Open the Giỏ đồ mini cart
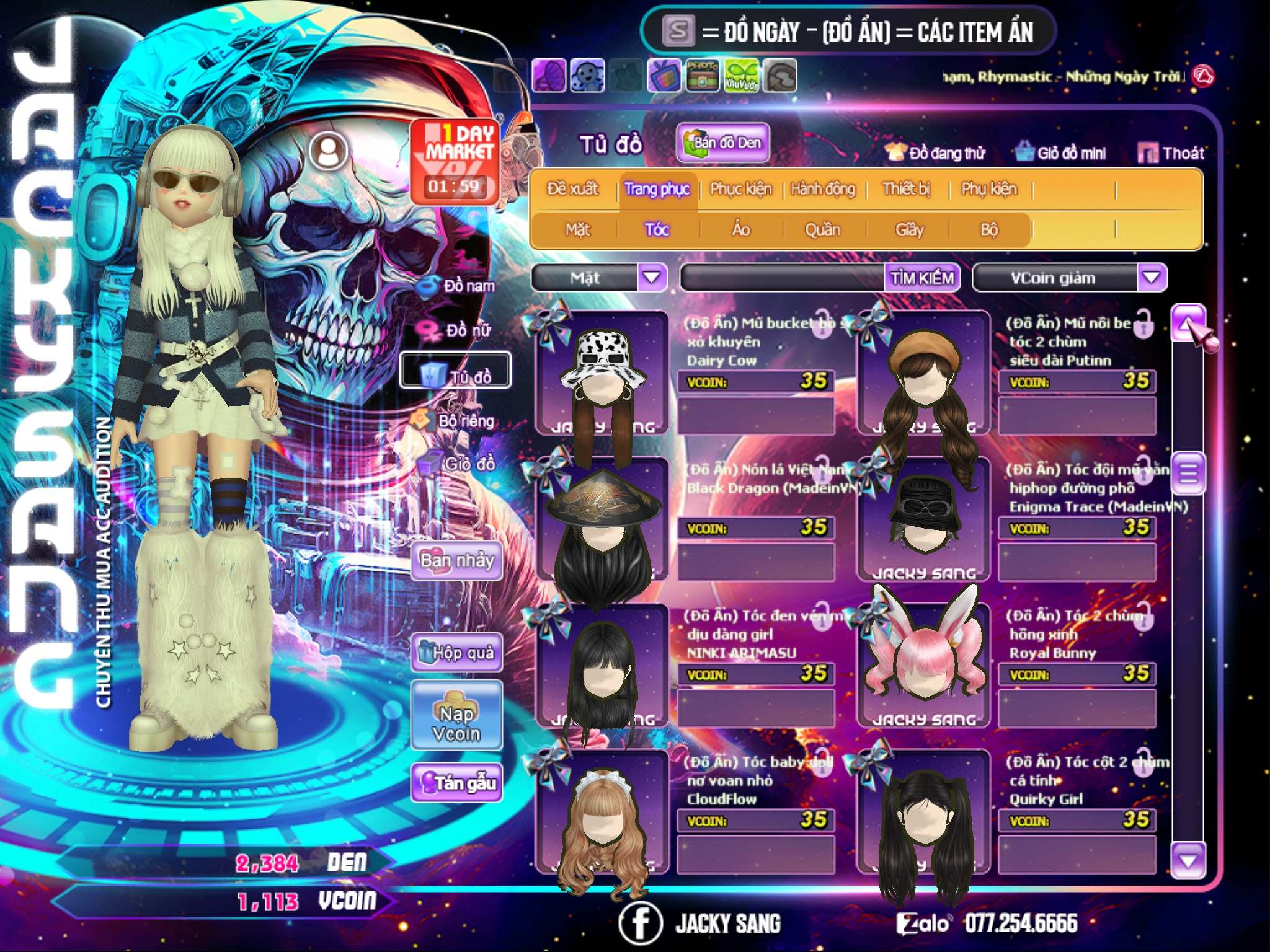Viewport: 1270px width, 952px height. coord(1061,153)
